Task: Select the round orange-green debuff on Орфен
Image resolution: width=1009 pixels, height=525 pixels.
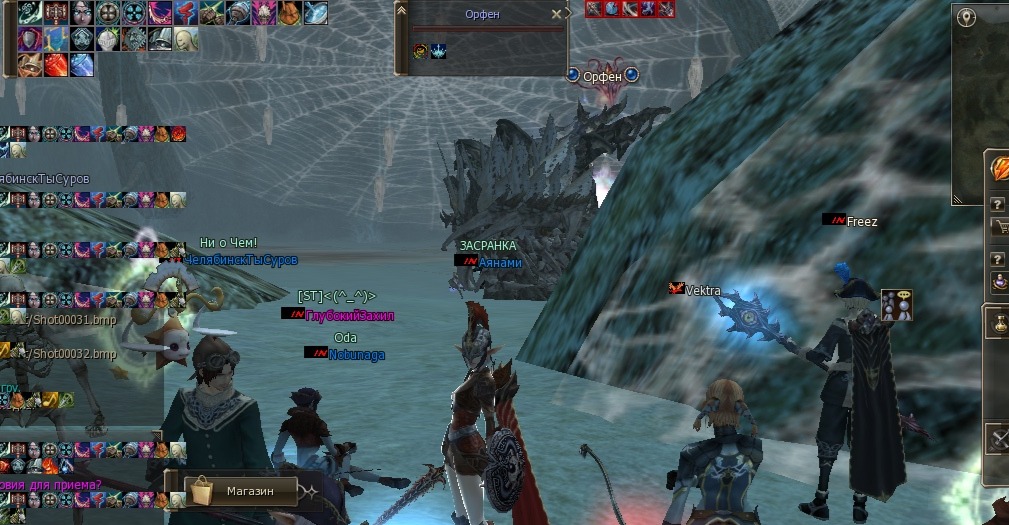Action: [x=421, y=51]
